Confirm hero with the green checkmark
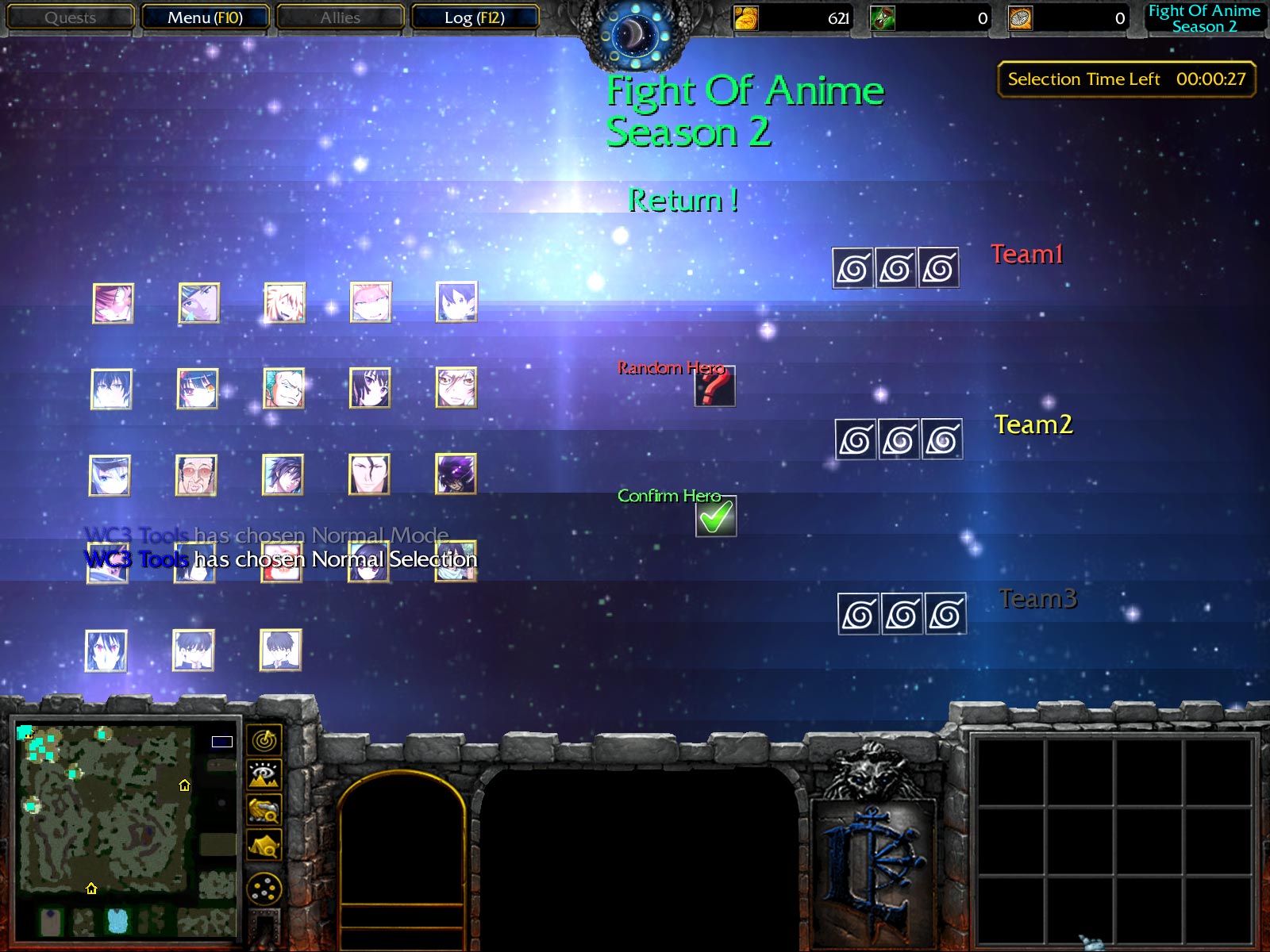 point(716,516)
